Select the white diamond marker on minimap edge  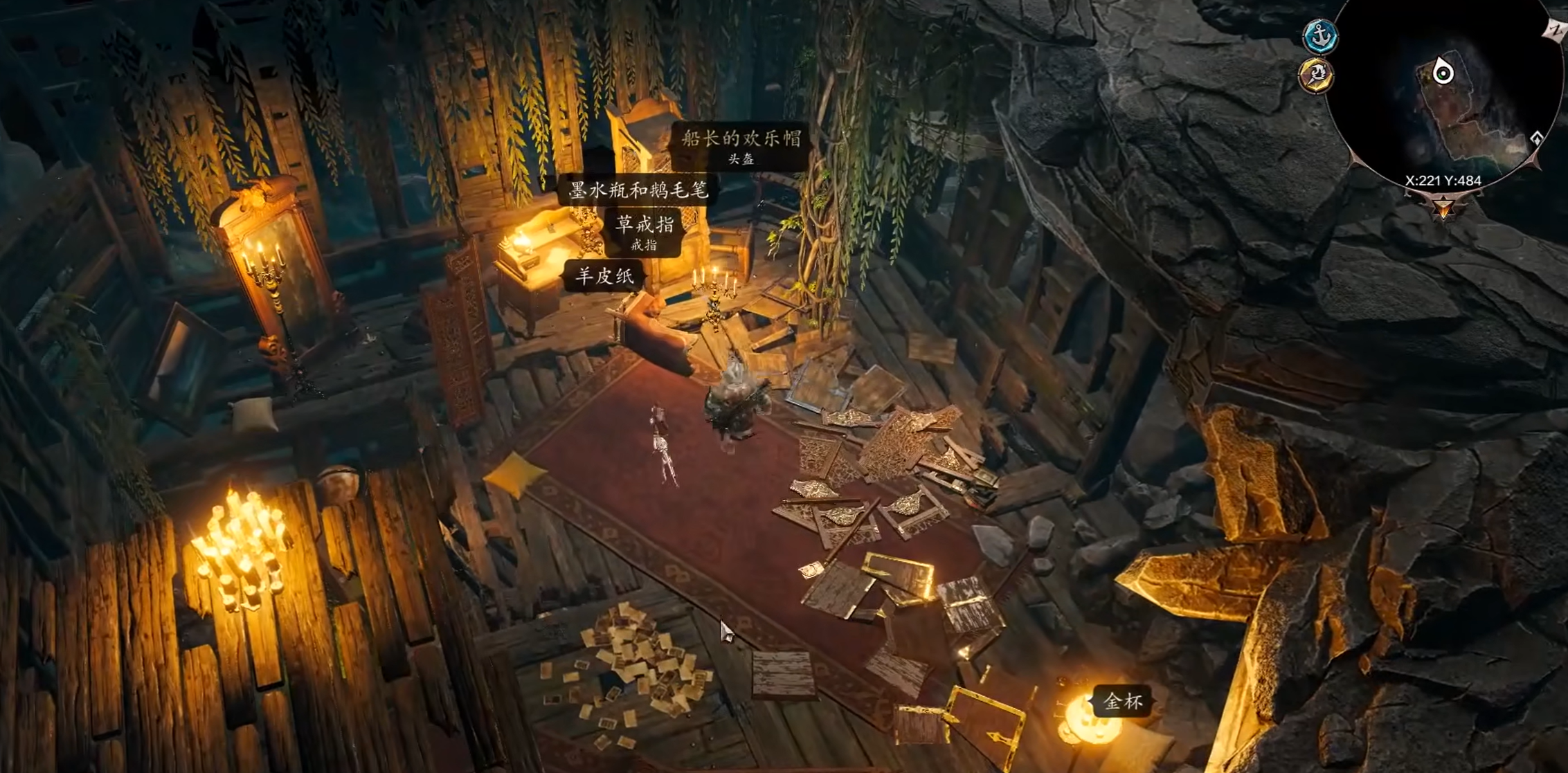click(1537, 138)
